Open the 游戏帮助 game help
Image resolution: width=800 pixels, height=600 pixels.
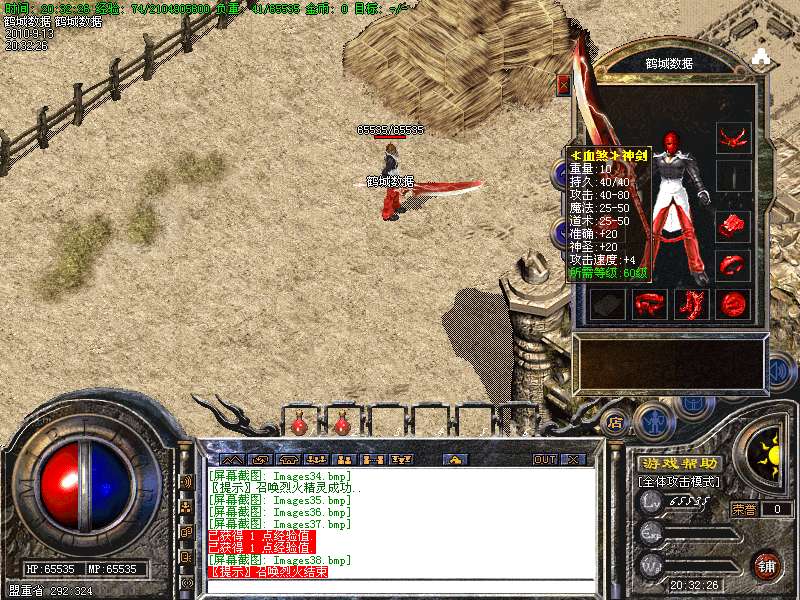click(x=680, y=463)
